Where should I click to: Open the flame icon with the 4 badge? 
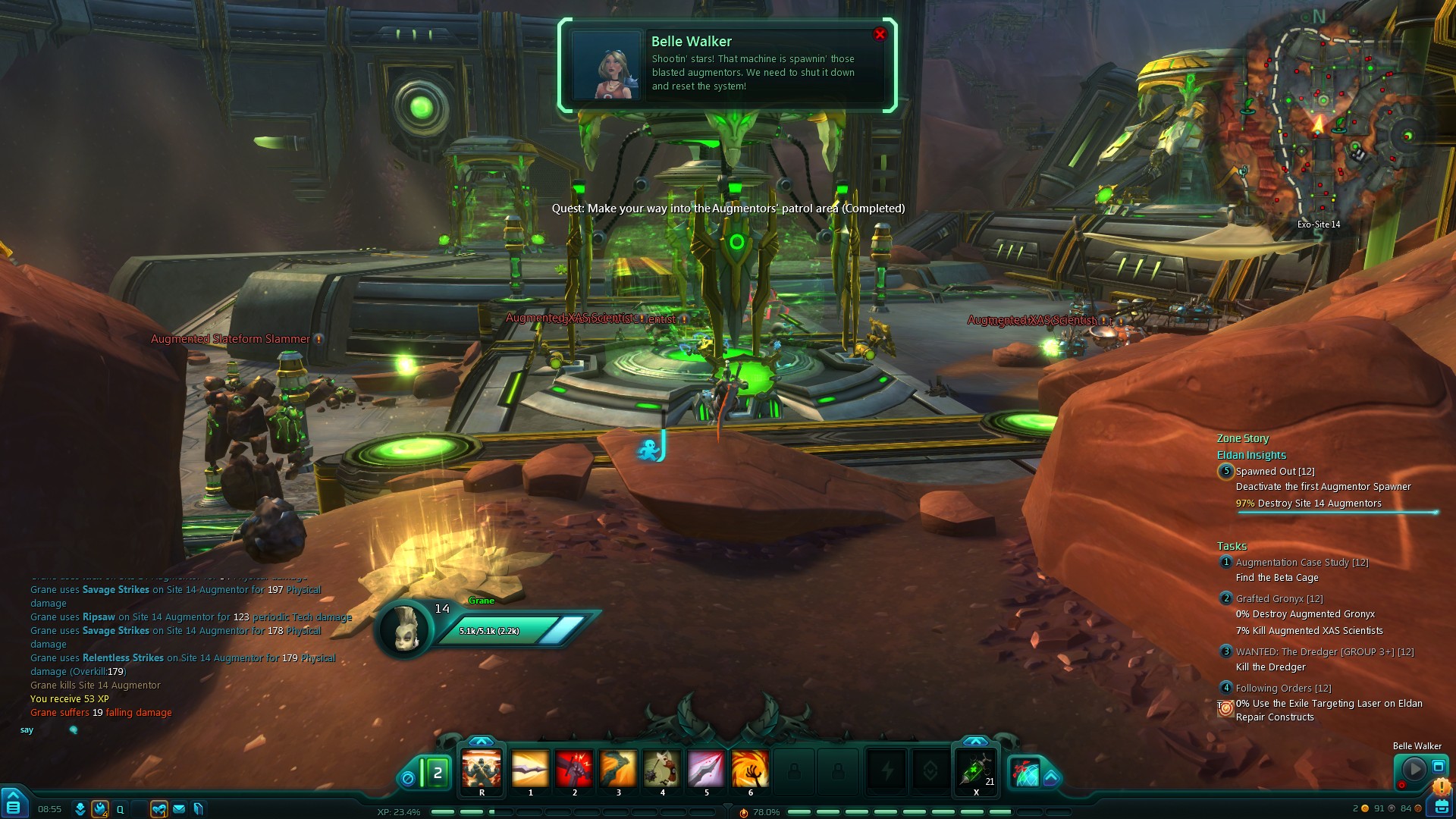point(100,809)
